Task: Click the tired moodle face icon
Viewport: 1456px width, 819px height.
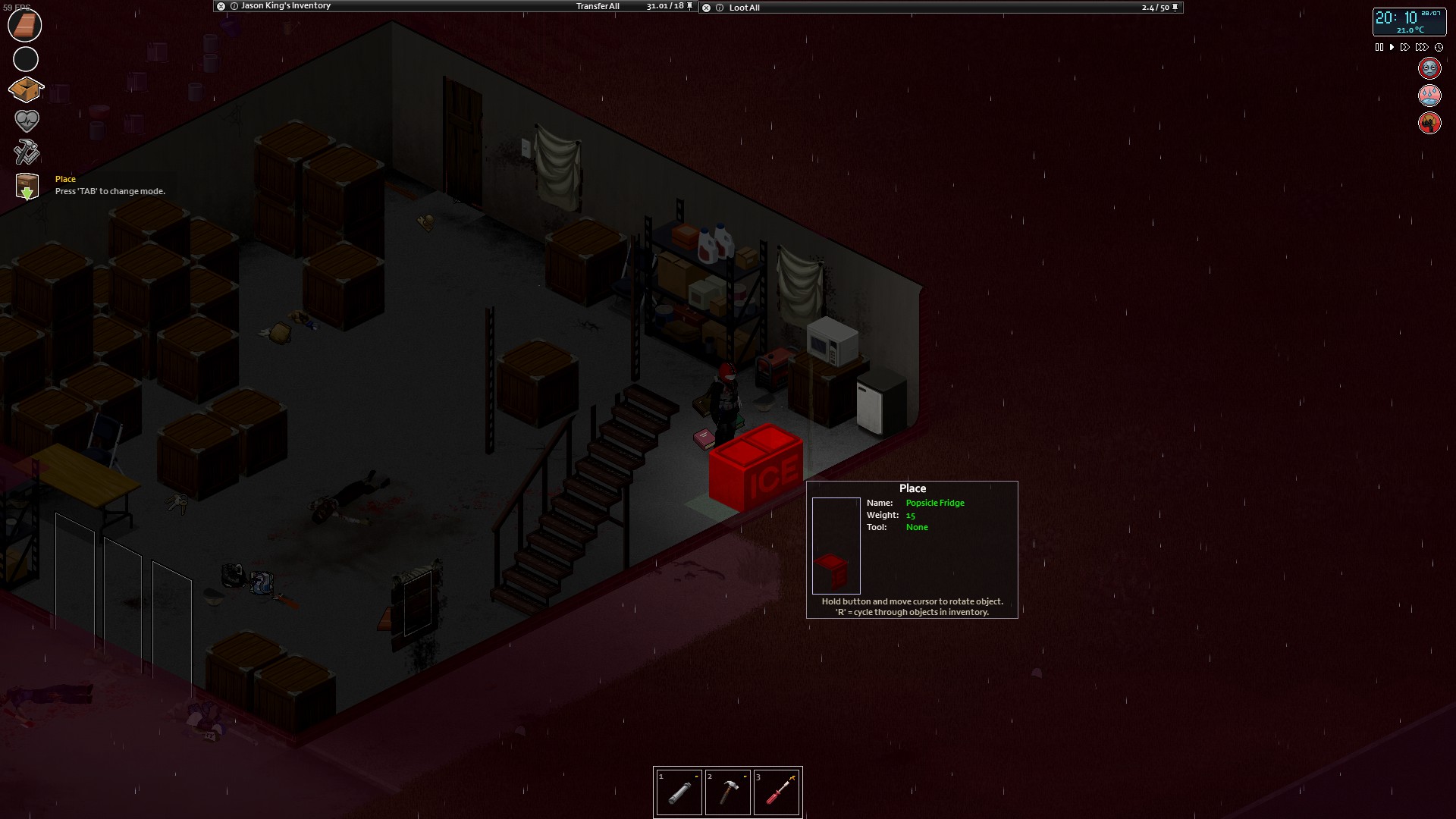Action: click(1429, 67)
